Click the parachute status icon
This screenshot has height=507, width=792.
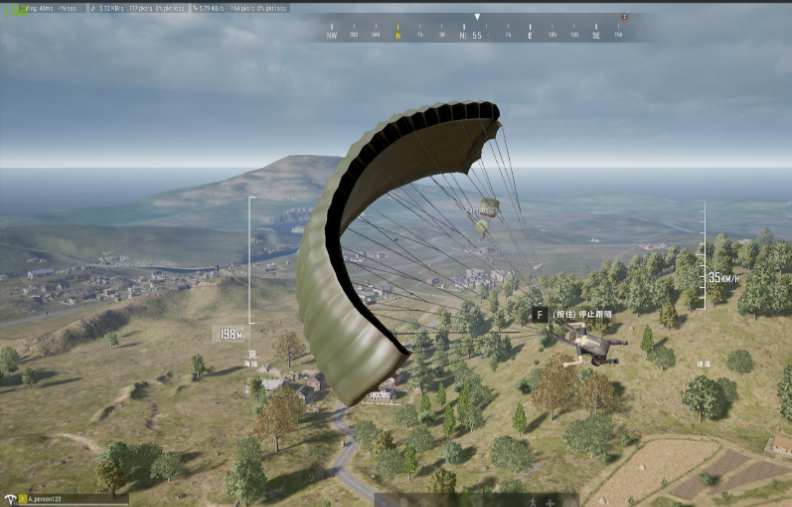pyautogui.click(x=12, y=498)
